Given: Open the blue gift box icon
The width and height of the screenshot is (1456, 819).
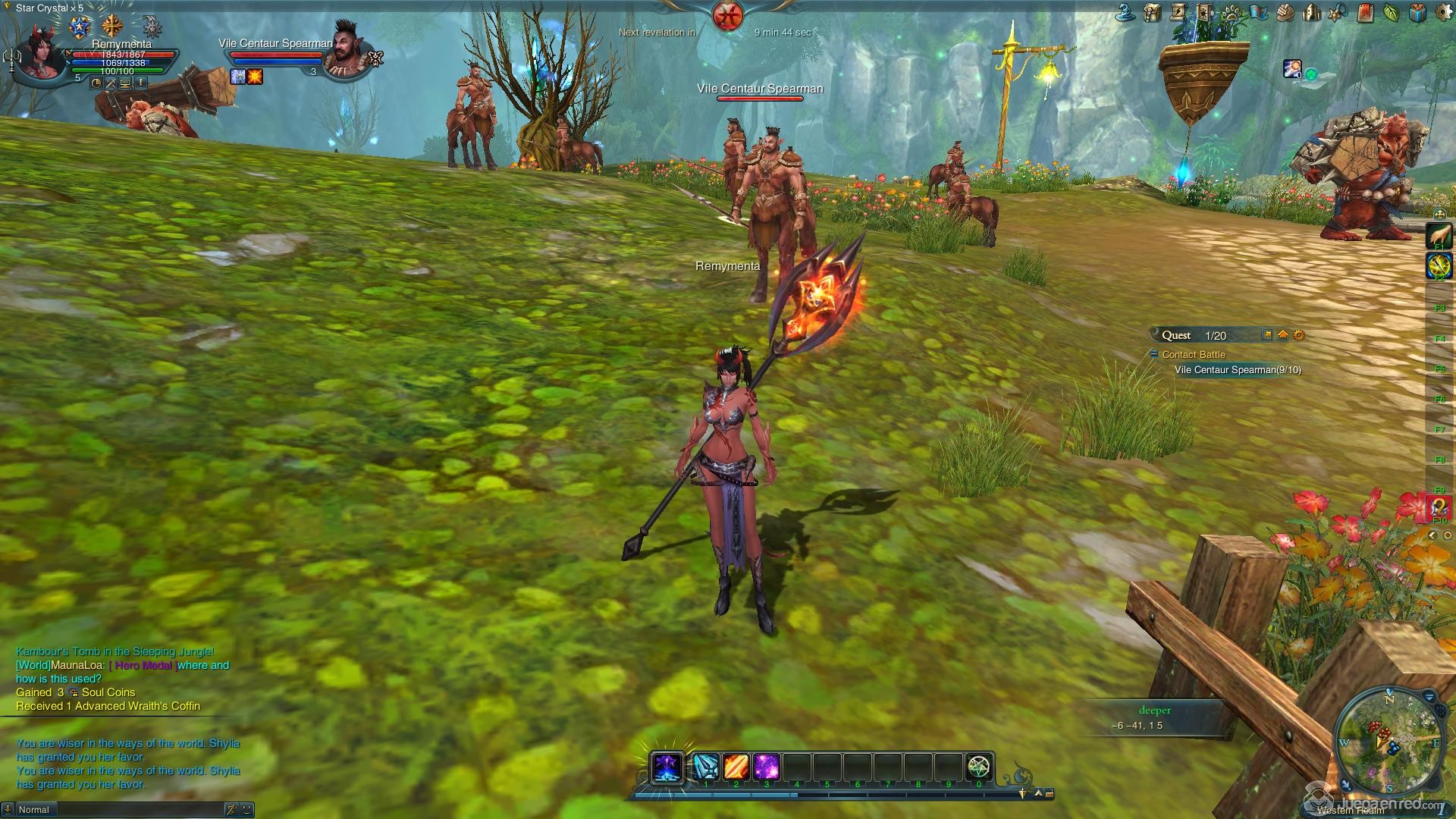Looking at the screenshot, I should click(1417, 11).
